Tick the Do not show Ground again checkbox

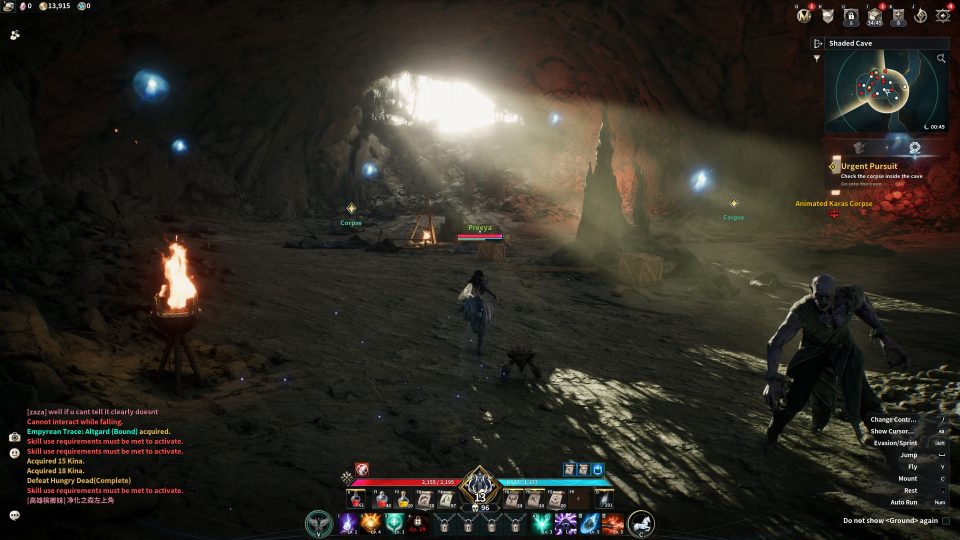pyautogui.click(x=945, y=520)
